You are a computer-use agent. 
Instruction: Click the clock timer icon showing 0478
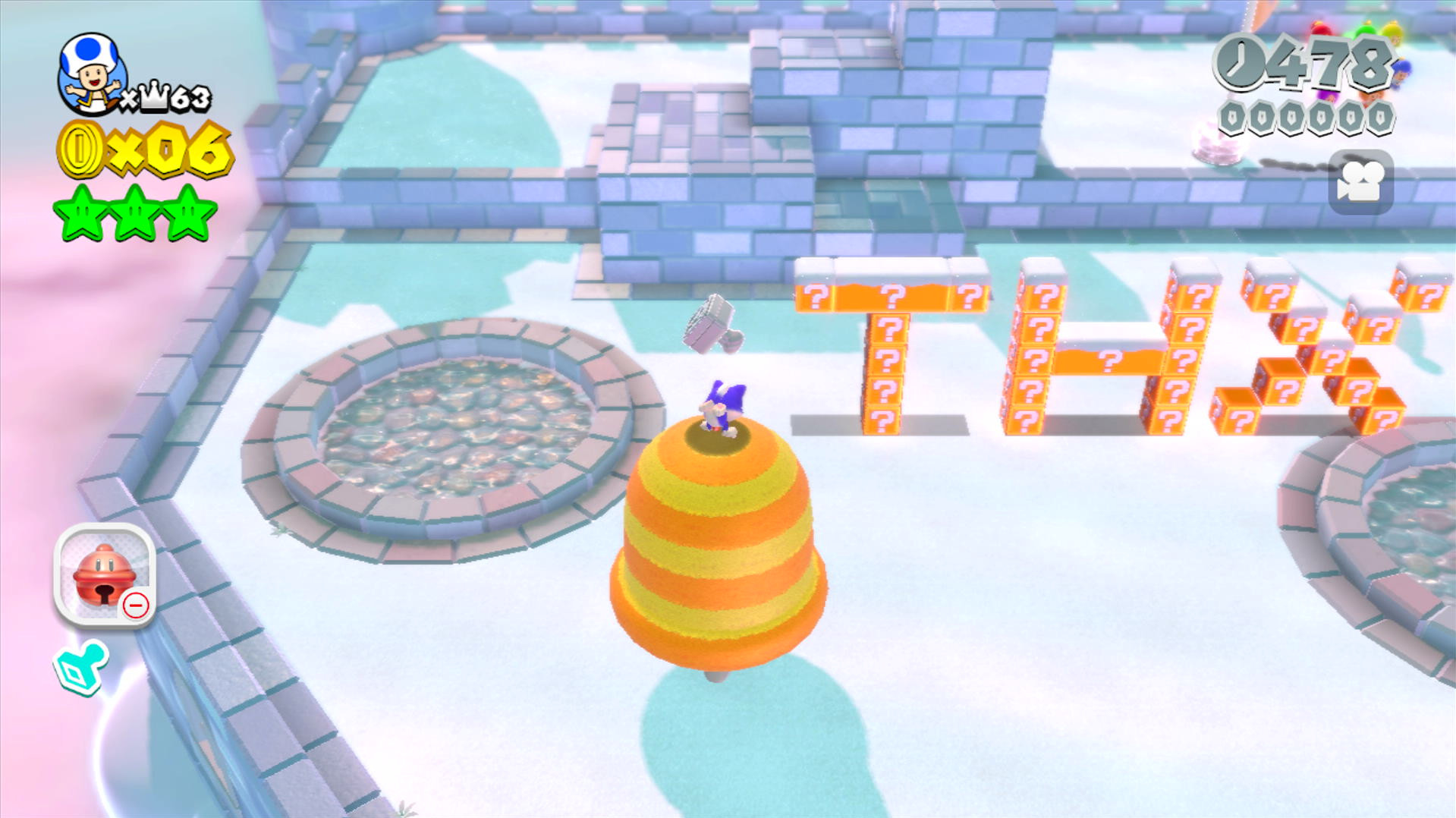(1239, 62)
